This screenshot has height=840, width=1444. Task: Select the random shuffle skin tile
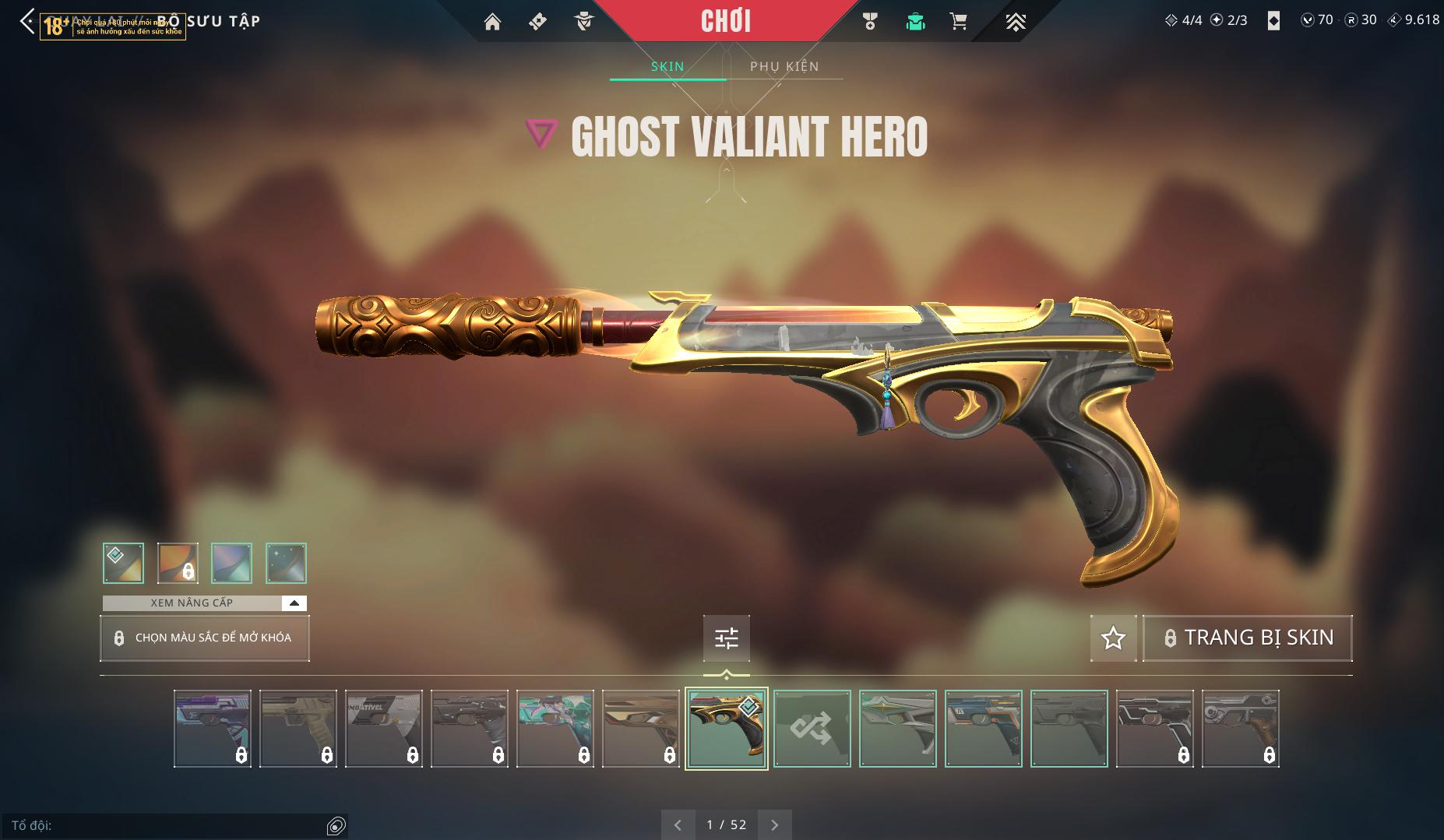pos(812,729)
